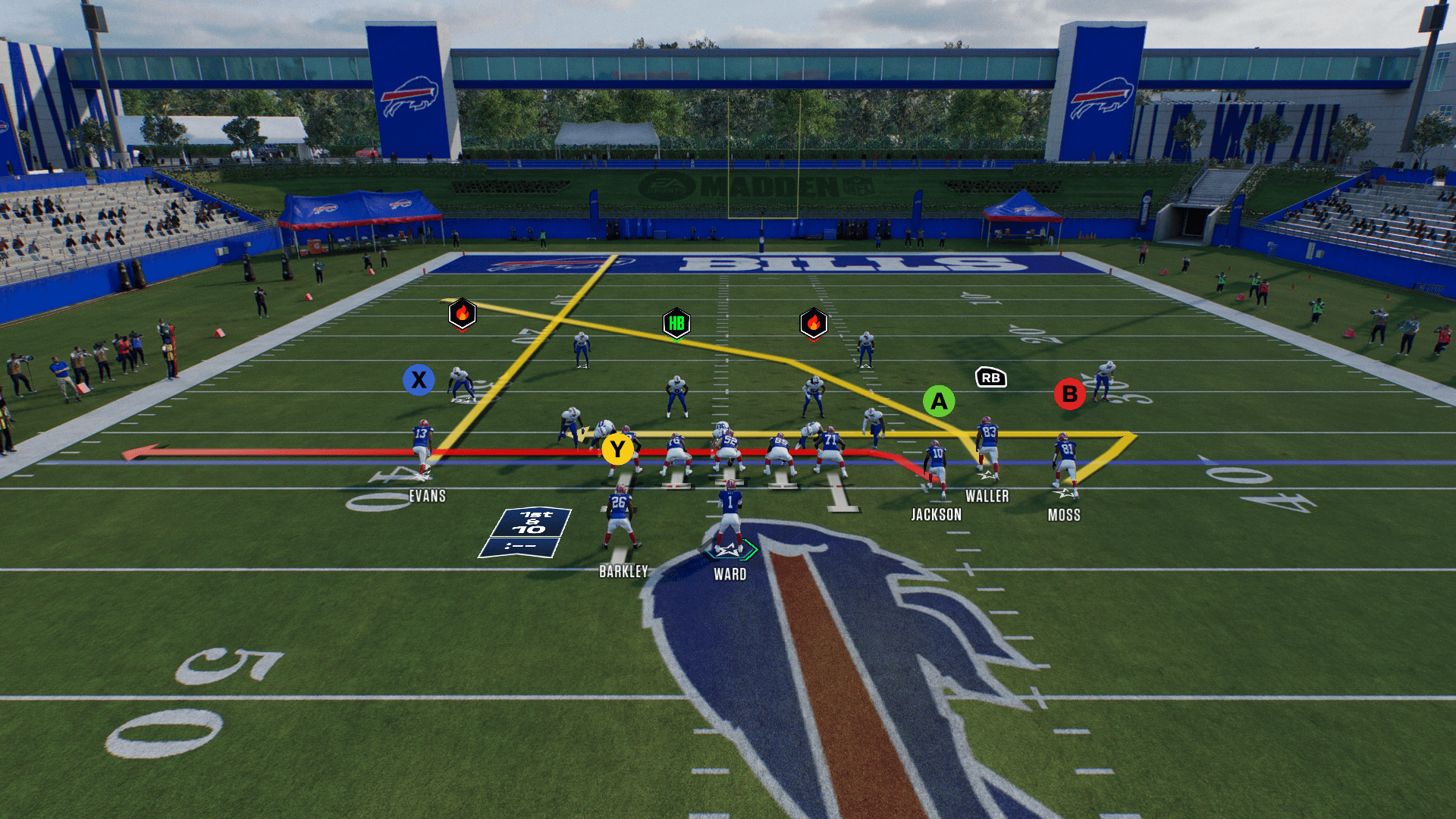Select the Moss receiver name tag

click(x=1063, y=516)
